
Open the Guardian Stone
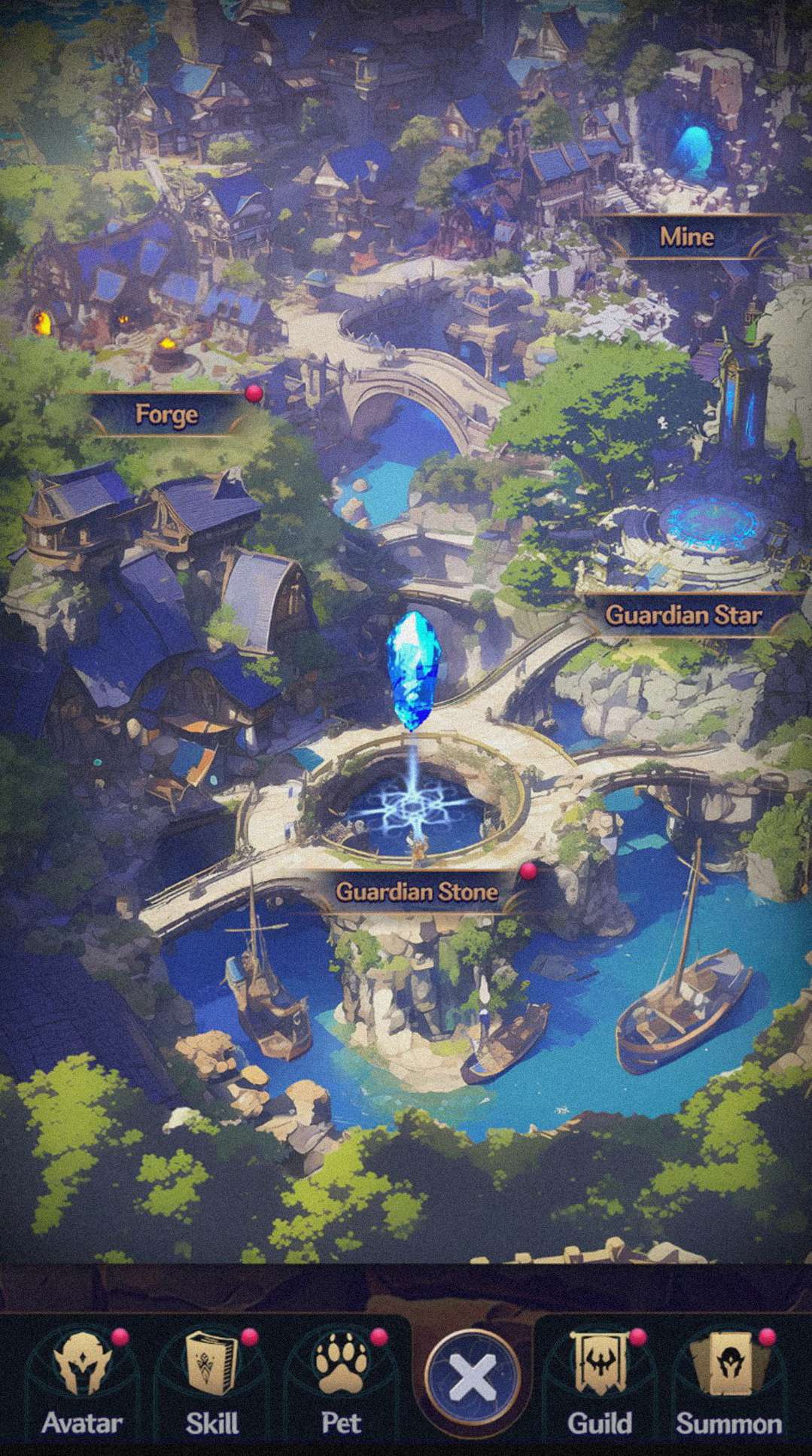coord(416,892)
